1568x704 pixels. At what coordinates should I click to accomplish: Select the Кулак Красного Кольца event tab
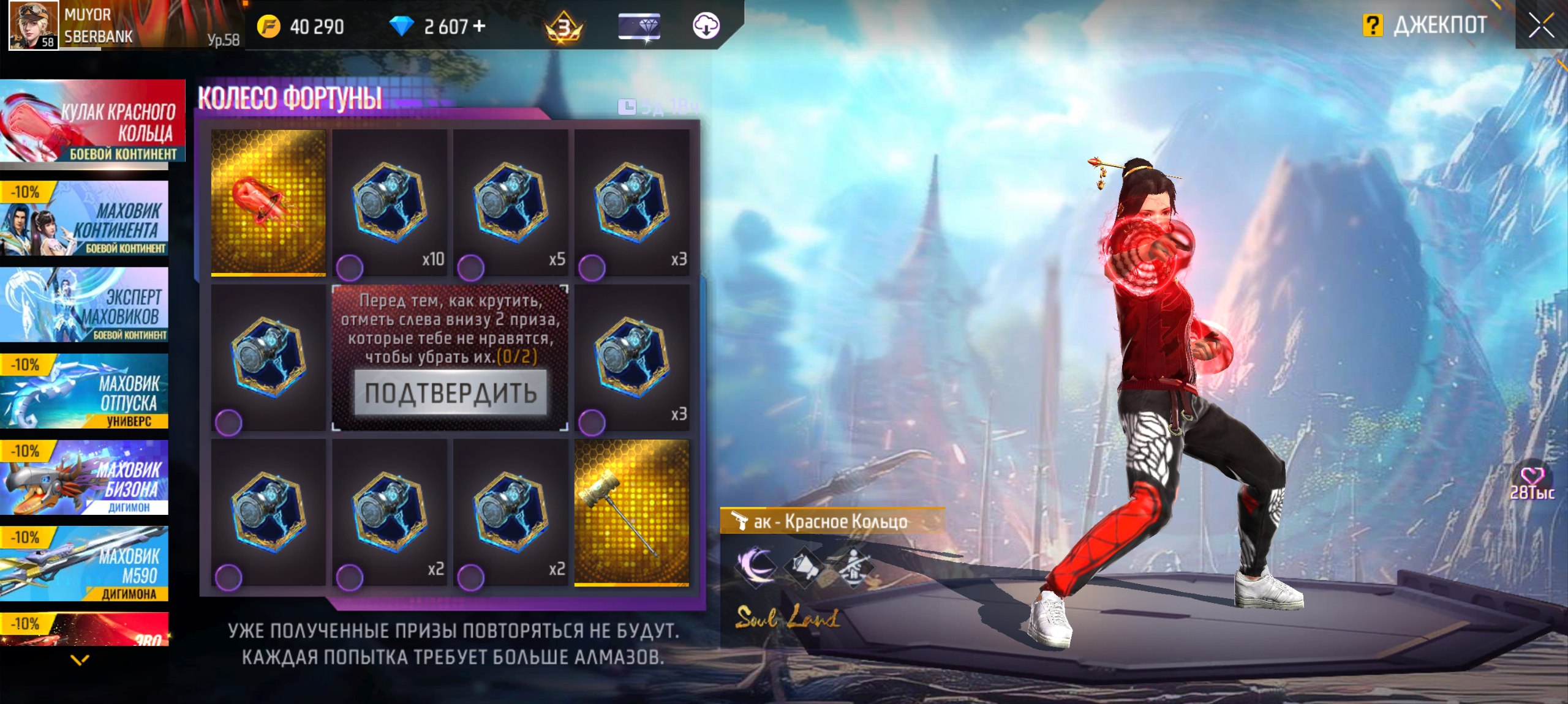click(92, 121)
